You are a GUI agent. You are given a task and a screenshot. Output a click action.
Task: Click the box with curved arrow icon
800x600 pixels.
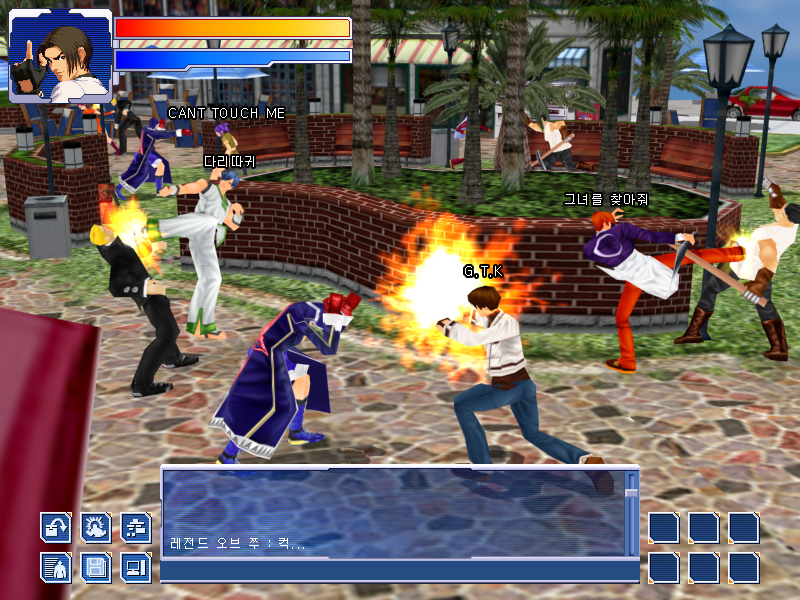tap(56, 527)
